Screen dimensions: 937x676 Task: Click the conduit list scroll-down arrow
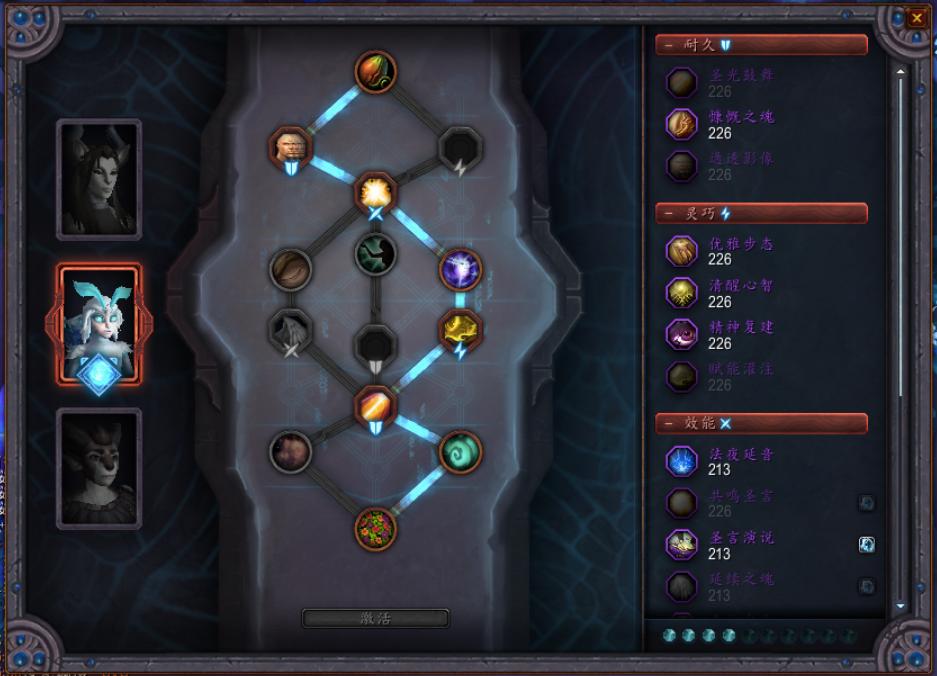pos(900,606)
